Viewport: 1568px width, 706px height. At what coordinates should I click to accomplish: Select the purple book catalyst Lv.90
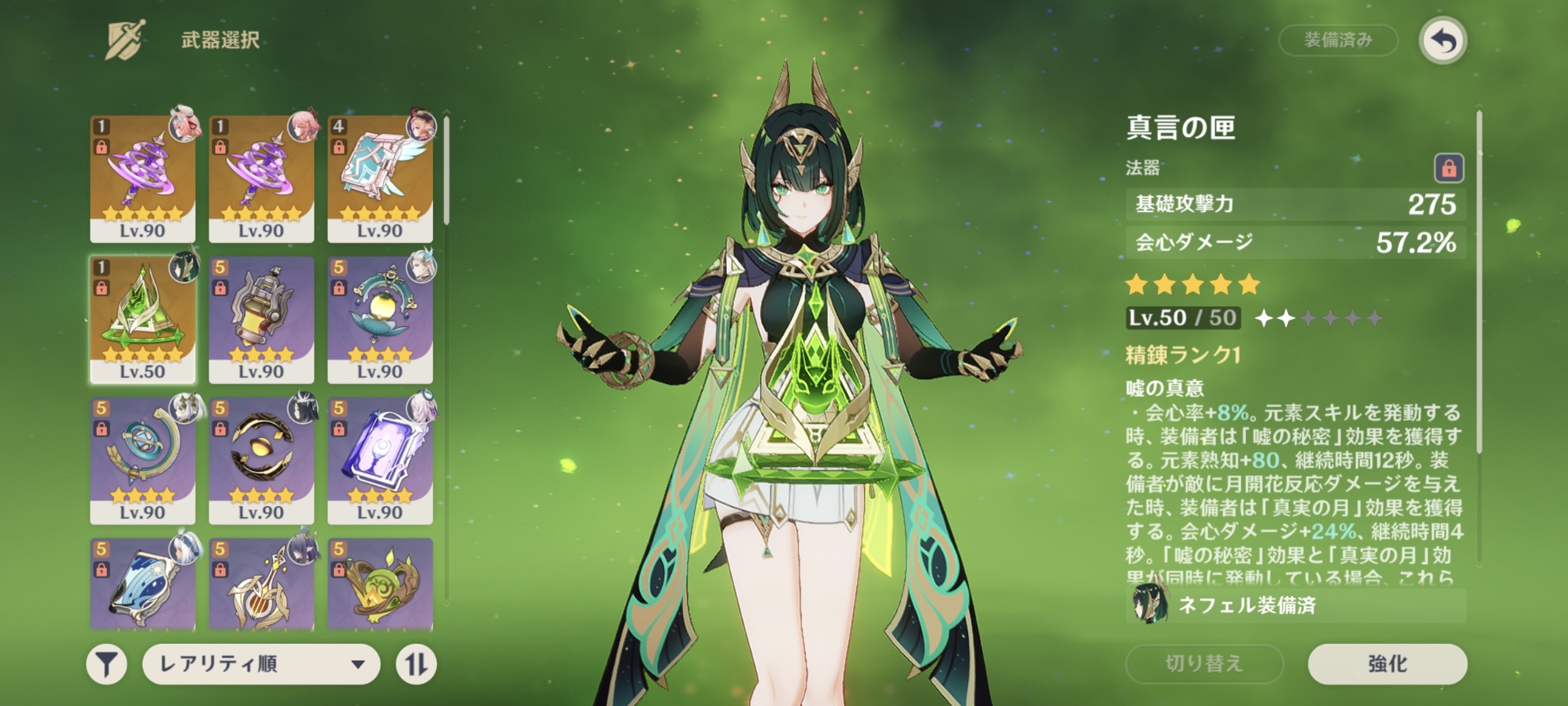click(380, 460)
